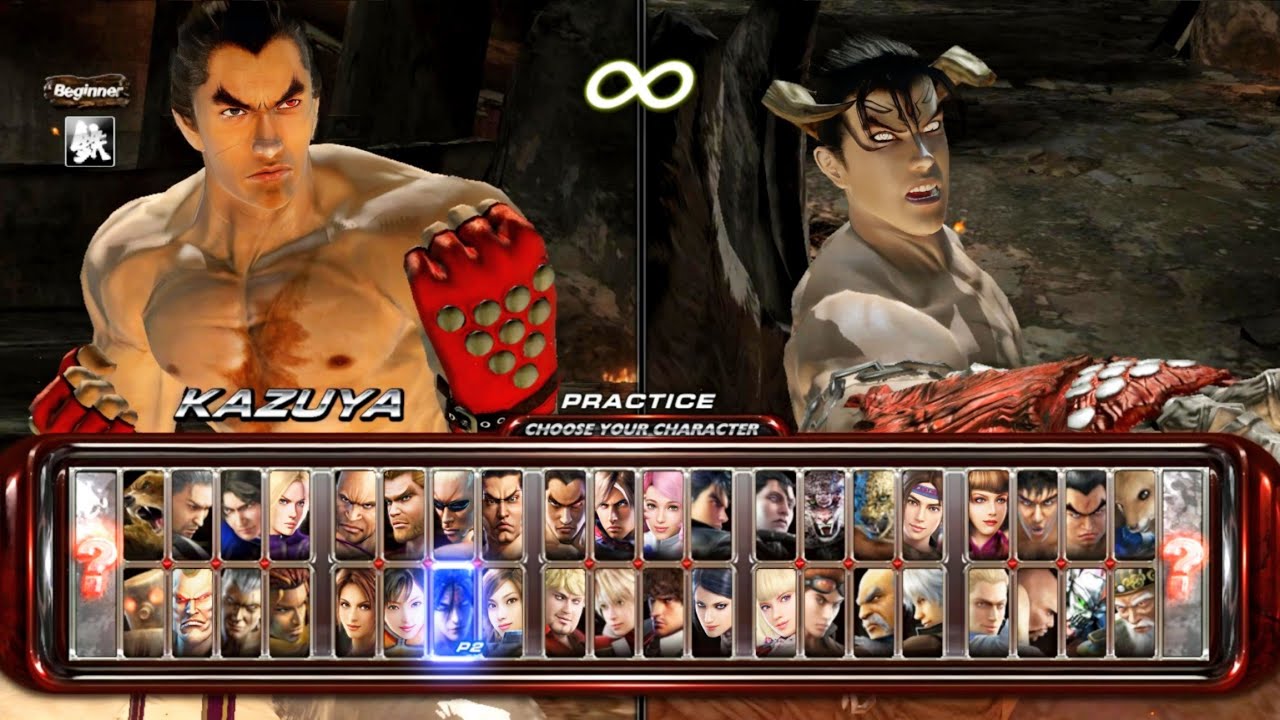Choose the random question mark beside the kangaroo
This screenshot has width=1280, height=720.
pos(1184,563)
